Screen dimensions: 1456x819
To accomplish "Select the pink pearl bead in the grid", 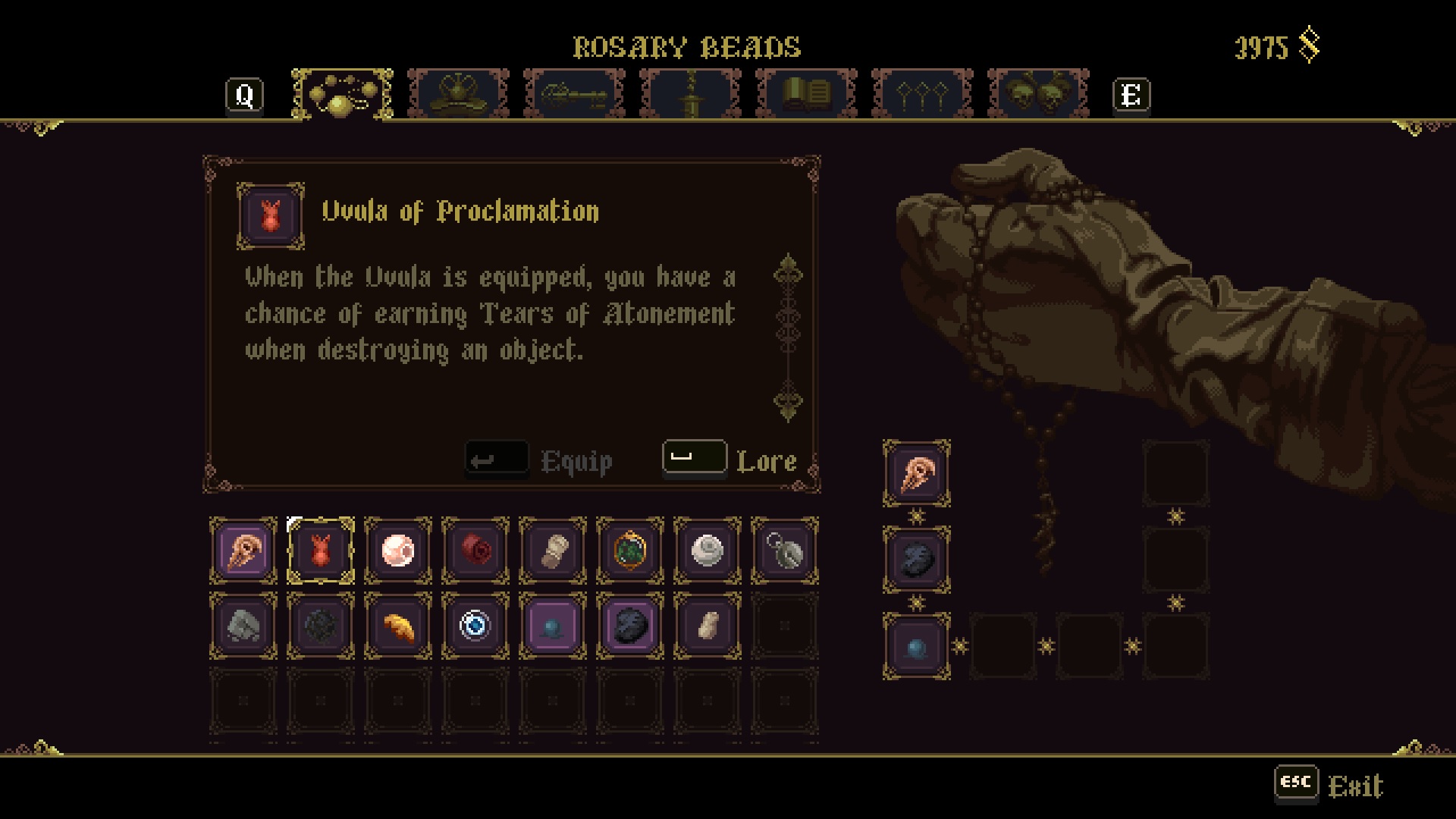I will 397,550.
